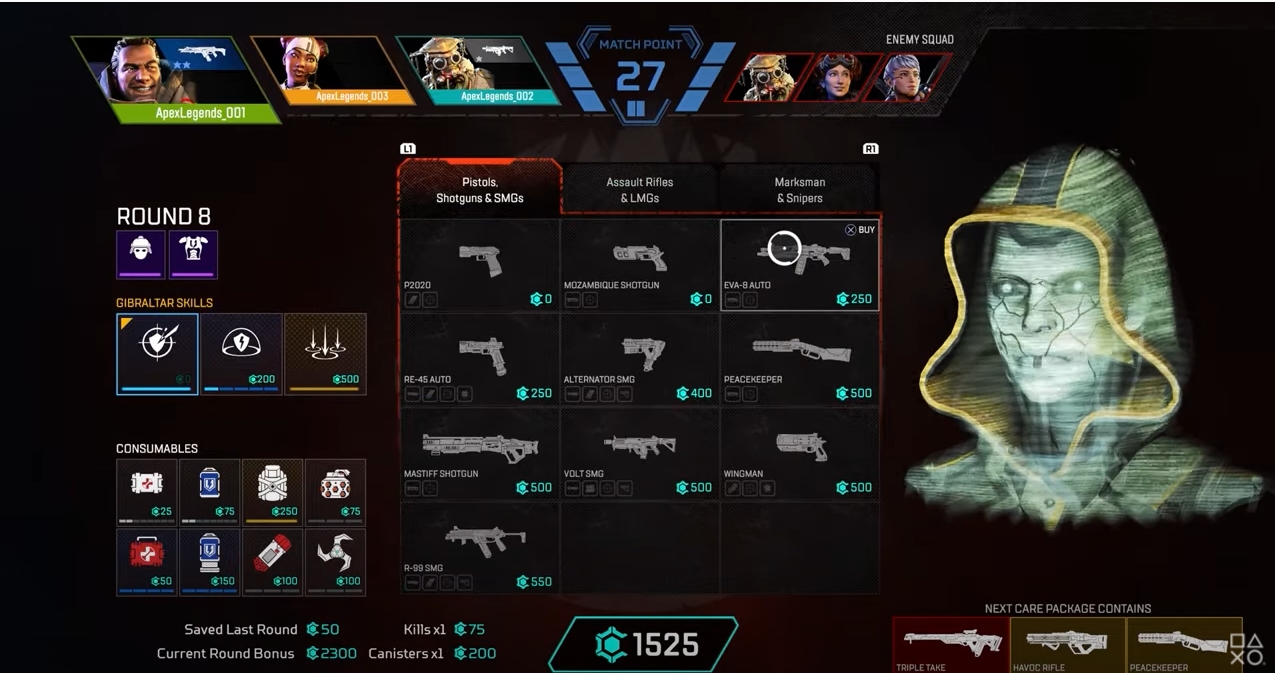Choose the Mastiff Shotgun

tap(479, 453)
